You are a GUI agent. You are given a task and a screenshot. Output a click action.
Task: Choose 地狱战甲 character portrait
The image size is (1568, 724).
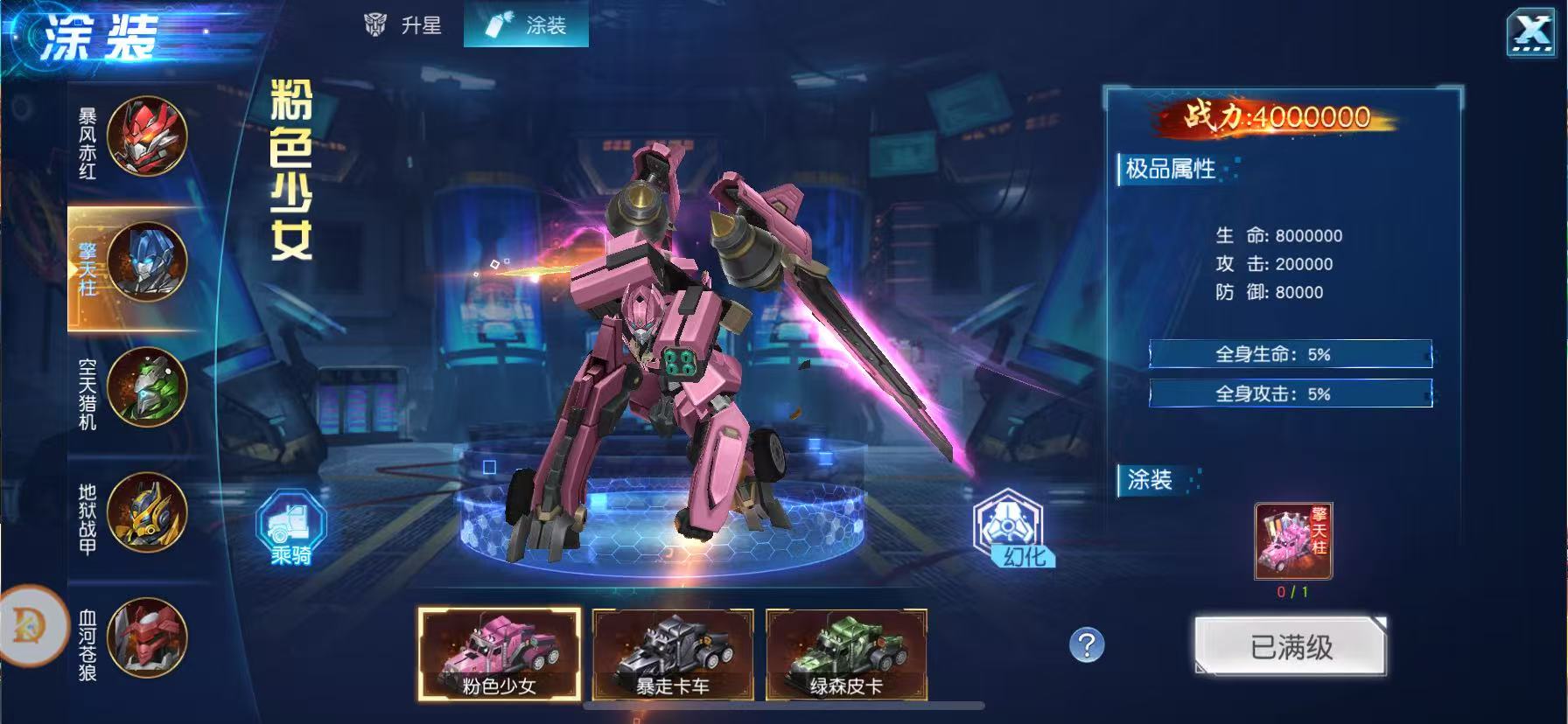tap(146, 512)
